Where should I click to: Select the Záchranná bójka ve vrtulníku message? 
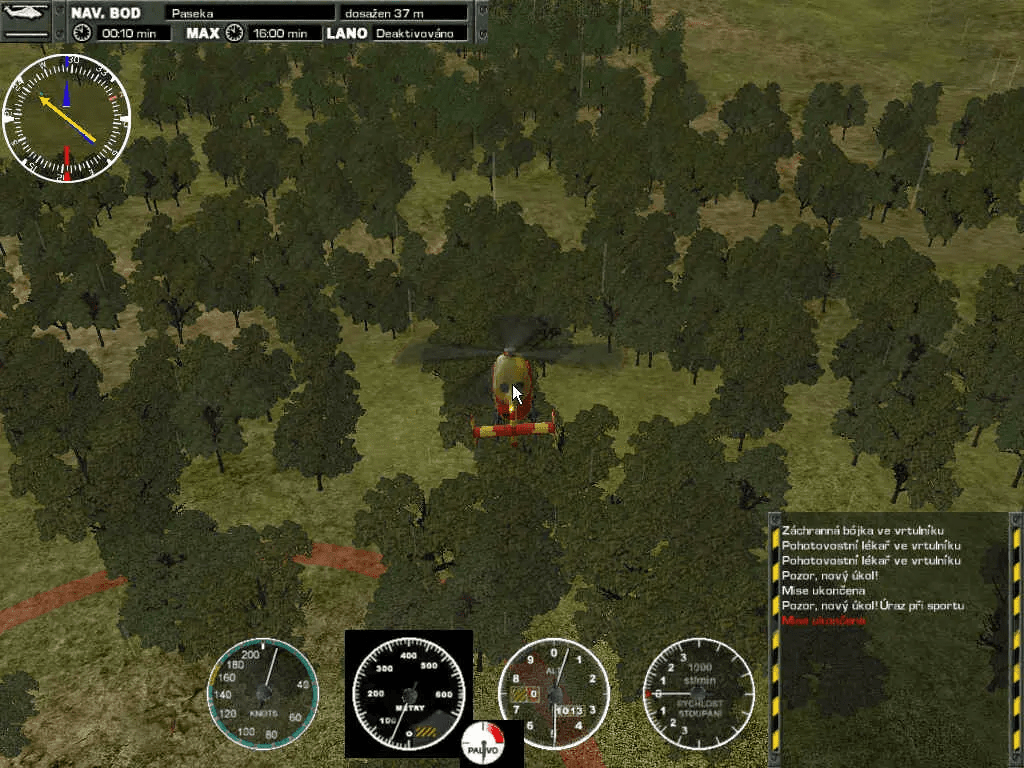coord(862,530)
